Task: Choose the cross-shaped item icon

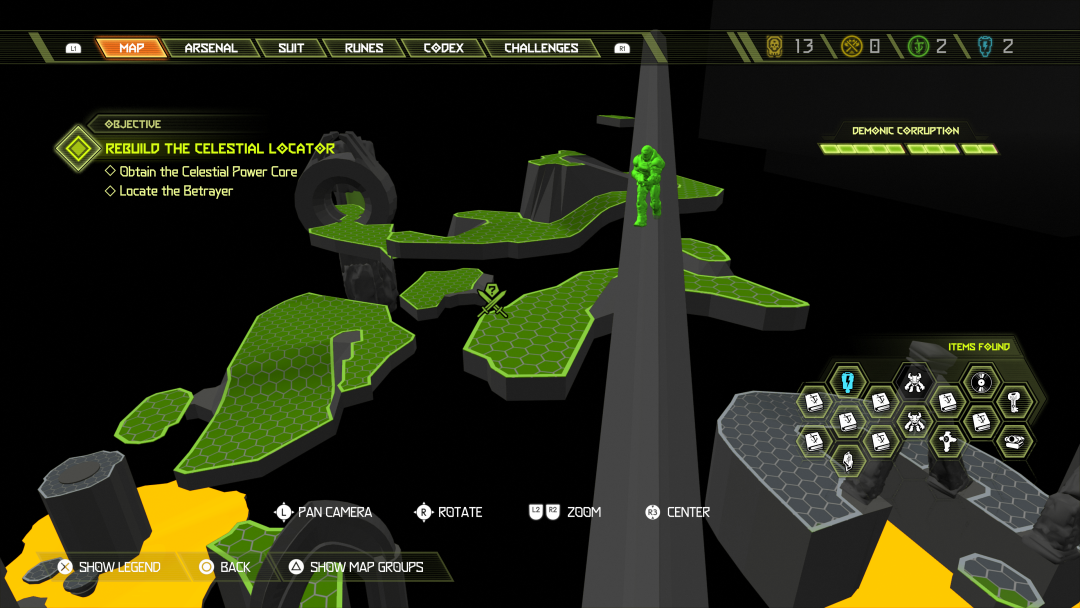Action: tap(947, 439)
